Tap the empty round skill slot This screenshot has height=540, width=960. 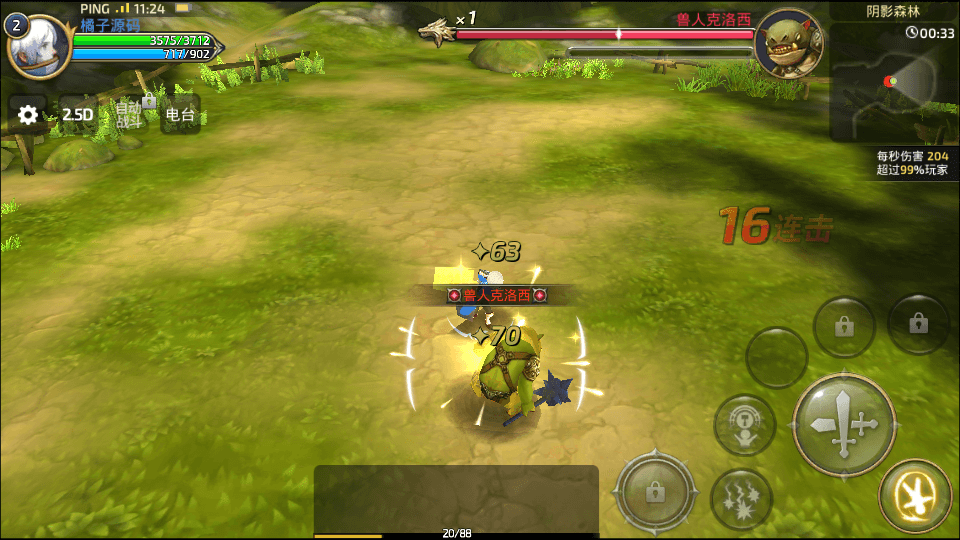[x=777, y=357]
